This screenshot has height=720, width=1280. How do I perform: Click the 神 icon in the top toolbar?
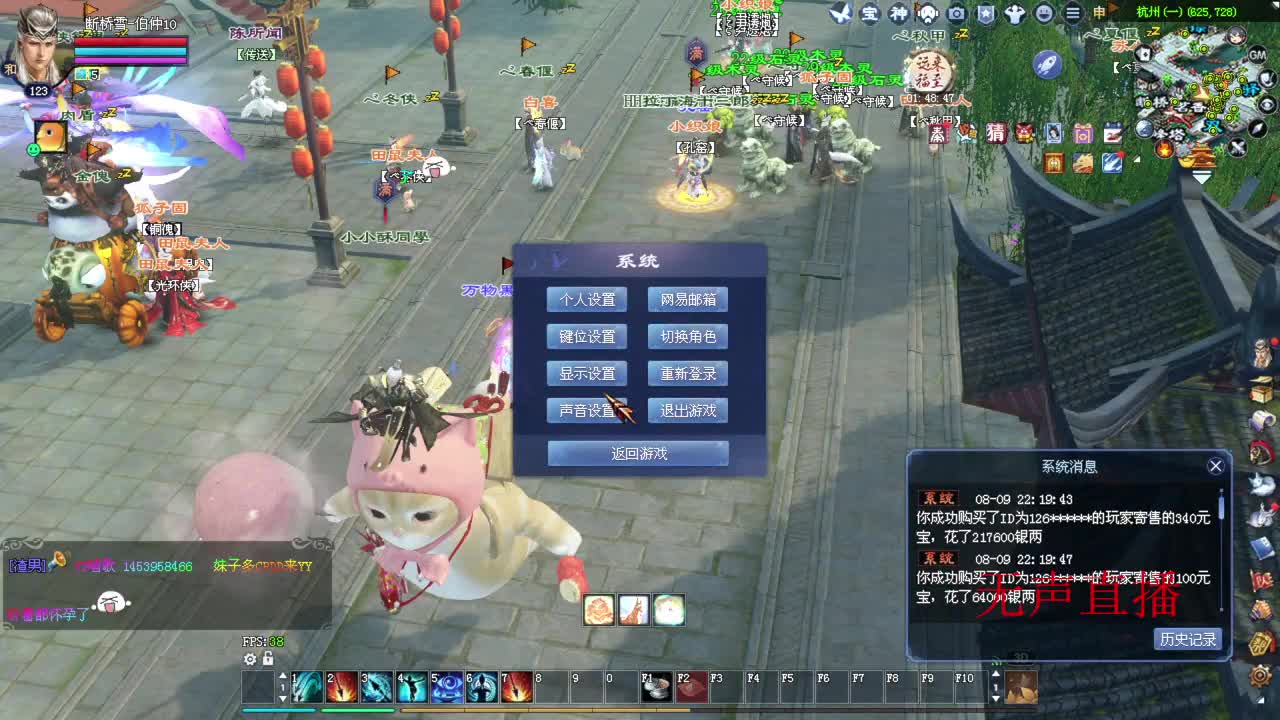(x=898, y=13)
